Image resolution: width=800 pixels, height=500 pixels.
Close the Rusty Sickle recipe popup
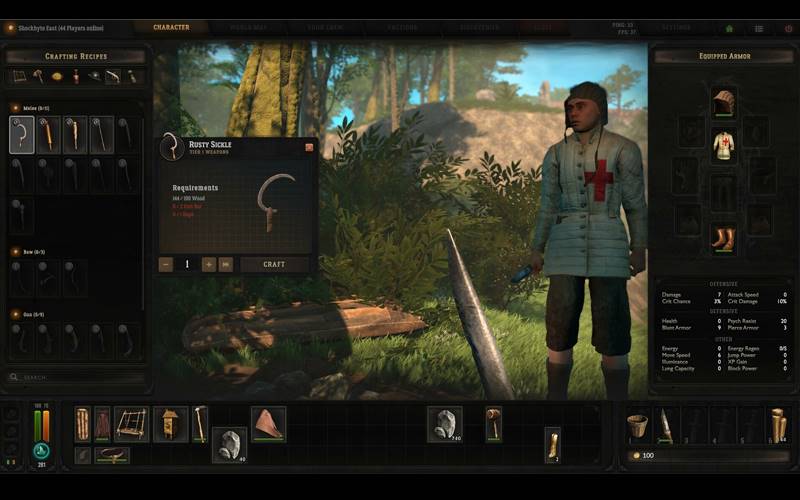[309, 147]
